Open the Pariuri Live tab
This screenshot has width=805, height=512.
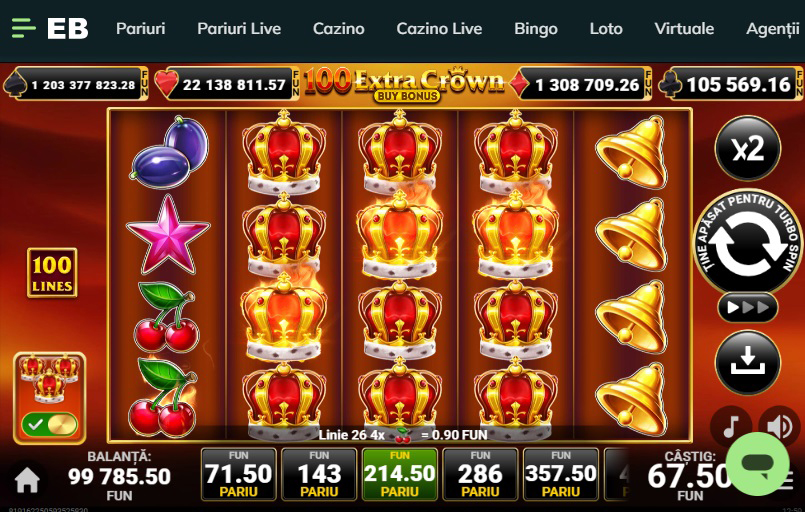click(239, 28)
